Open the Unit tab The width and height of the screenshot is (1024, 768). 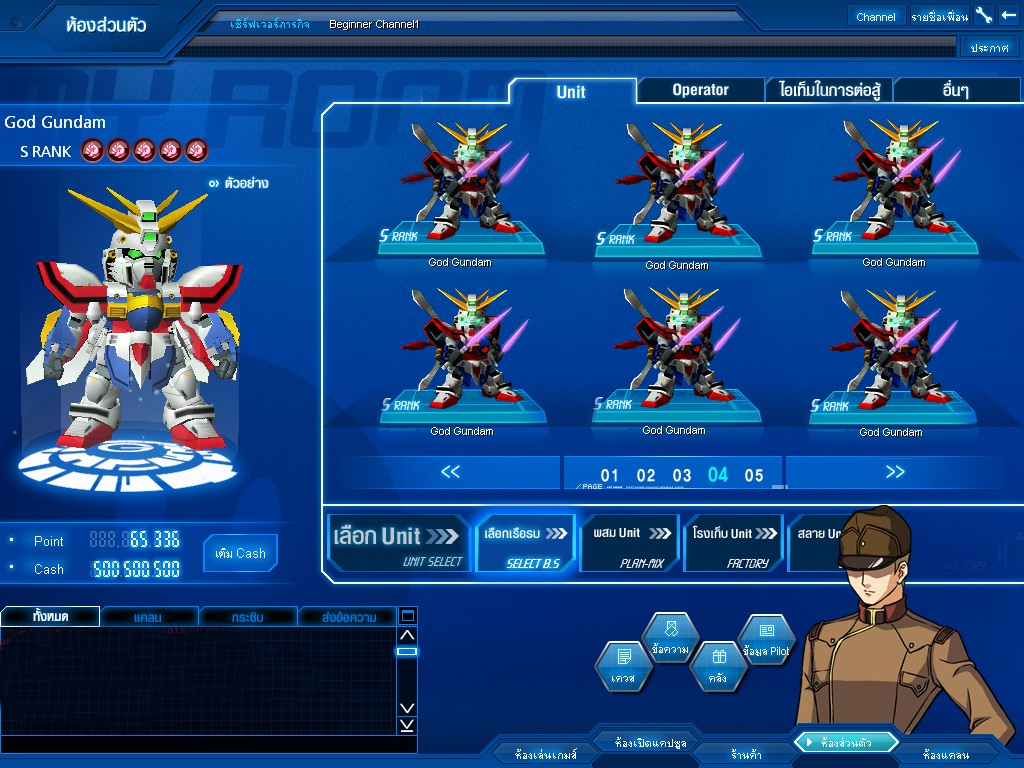click(x=571, y=92)
